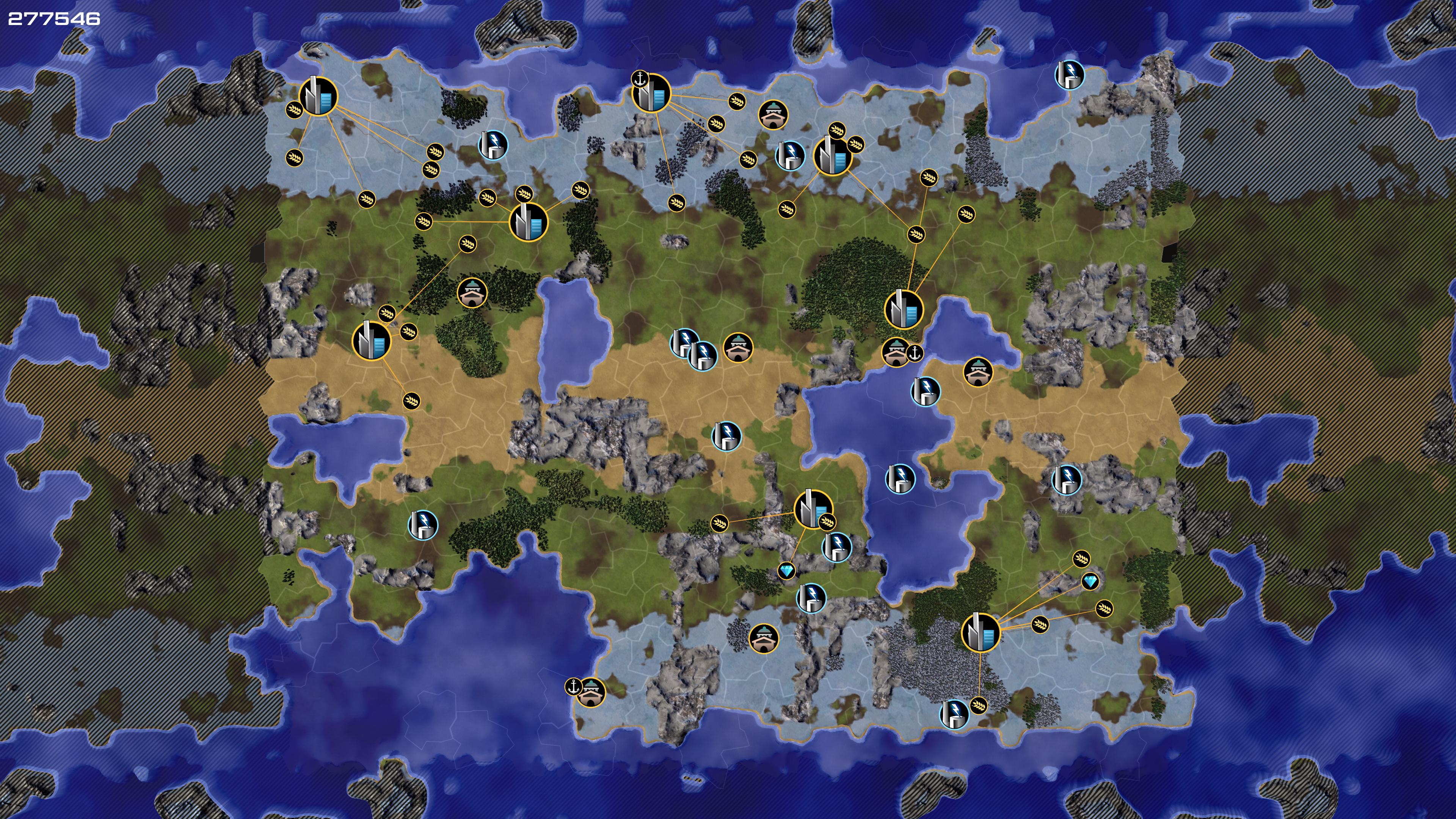Screen dimensions: 1456x819
Task: Click the diamond resource marker linked to the southeastern city
Action: pos(1090,581)
